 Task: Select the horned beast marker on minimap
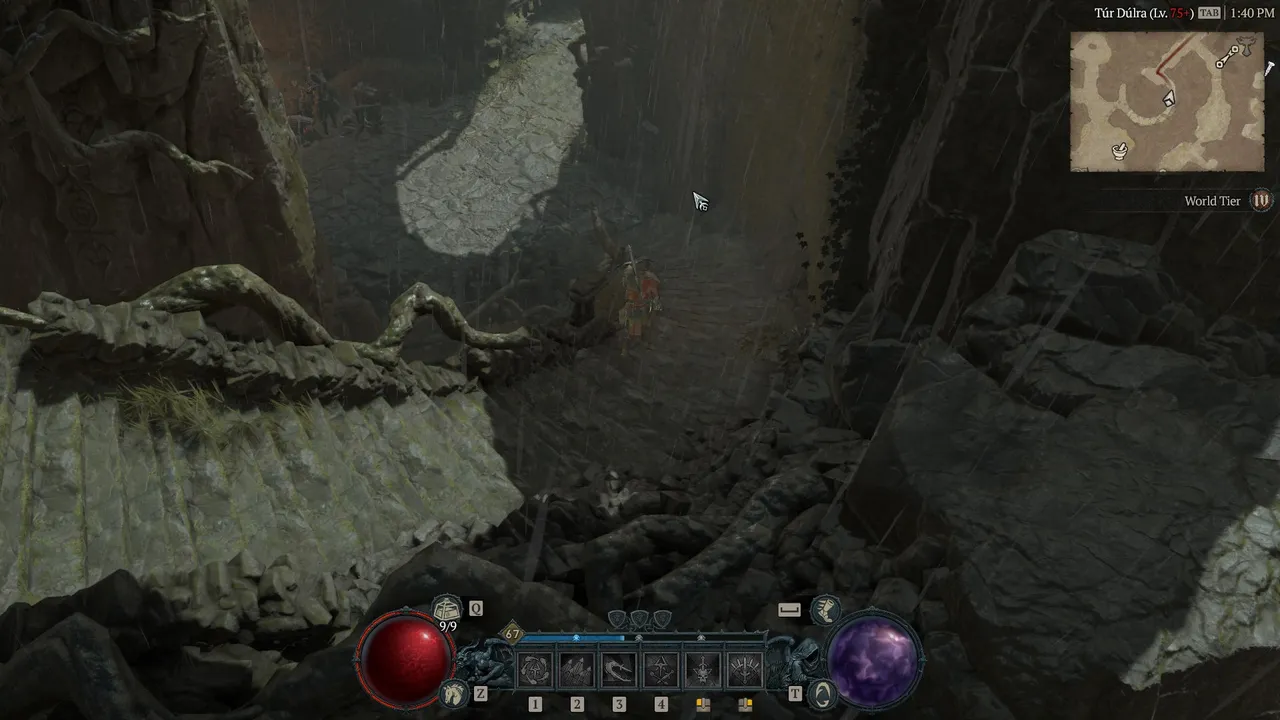pyautogui.click(x=1245, y=48)
